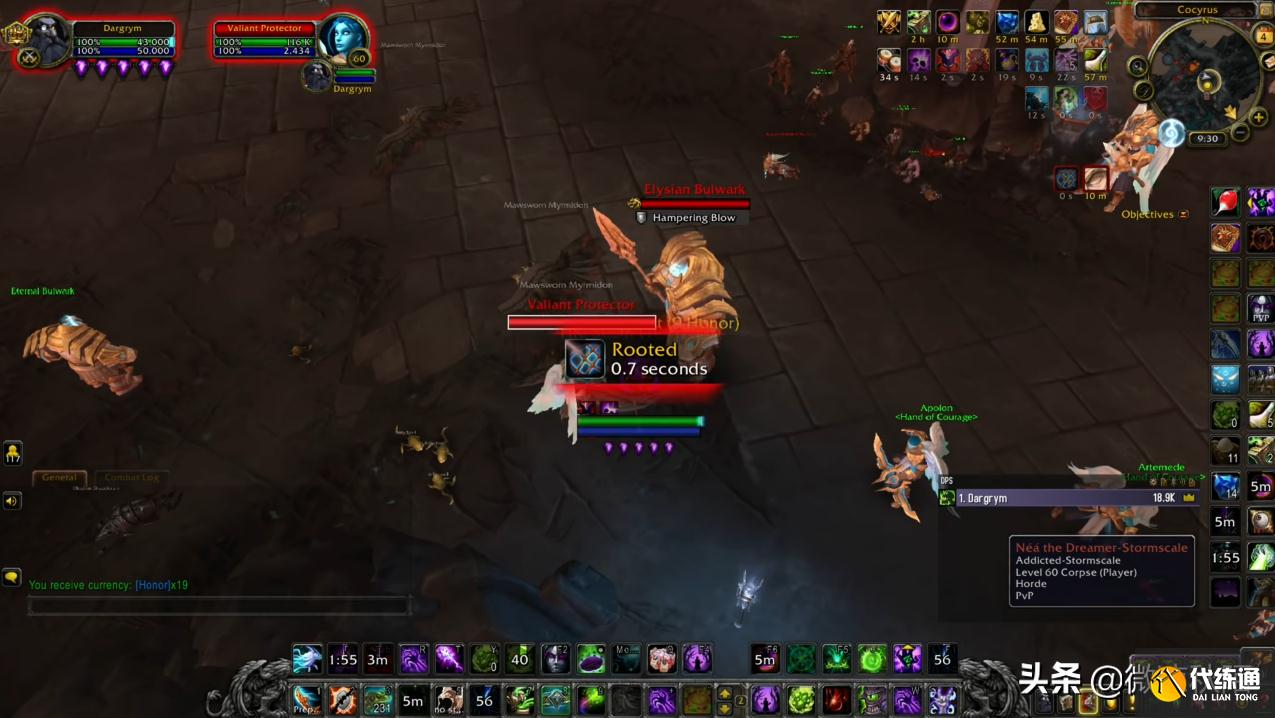The width and height of the screenshot is (1275, 718).
Task: Select the Valiant Protector target portrait
Action: [345, 39]
